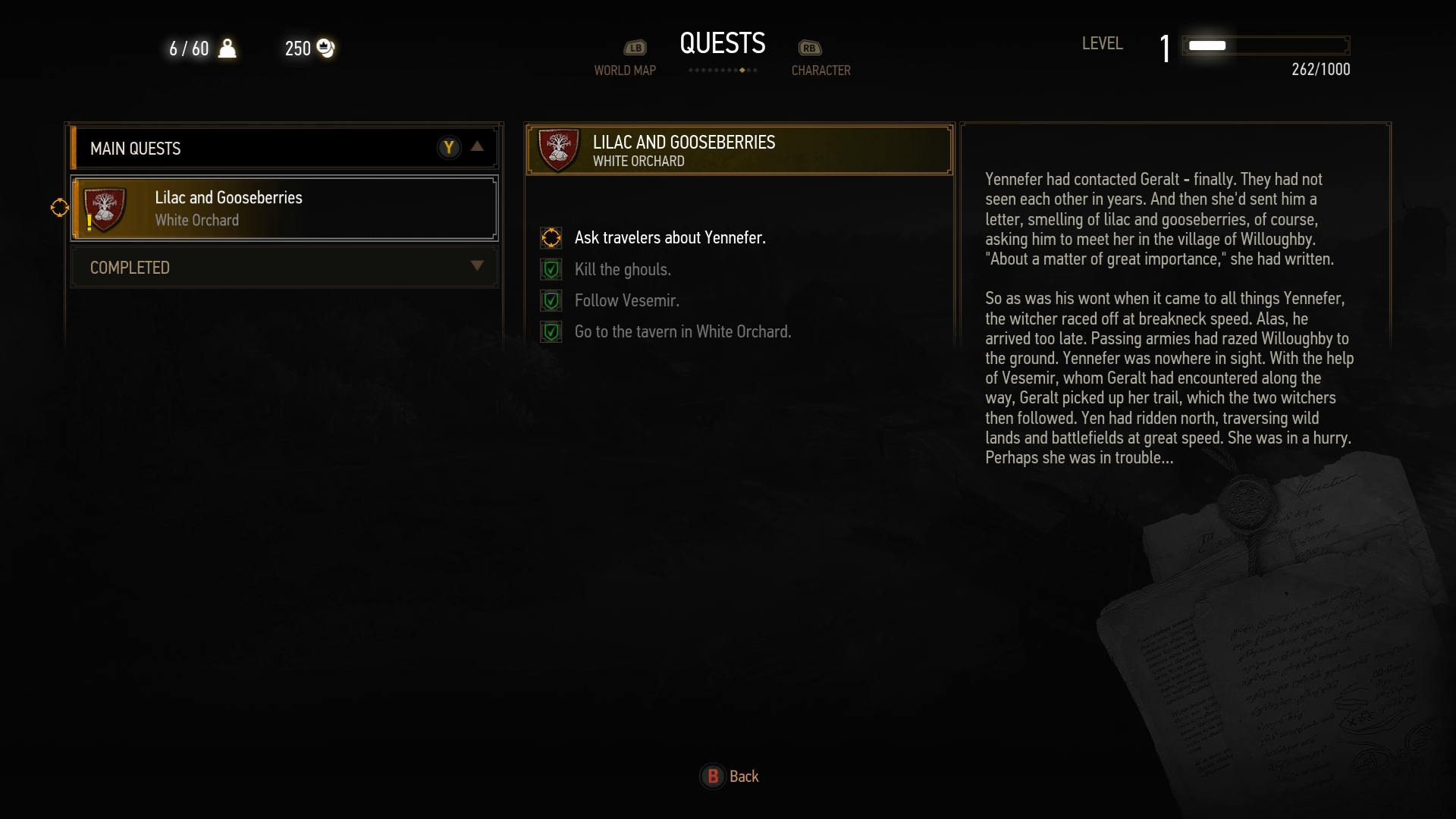Toggle completion mark on Go to the tavern objective
Screen dimensions: 1456x819
pos(551,331)
